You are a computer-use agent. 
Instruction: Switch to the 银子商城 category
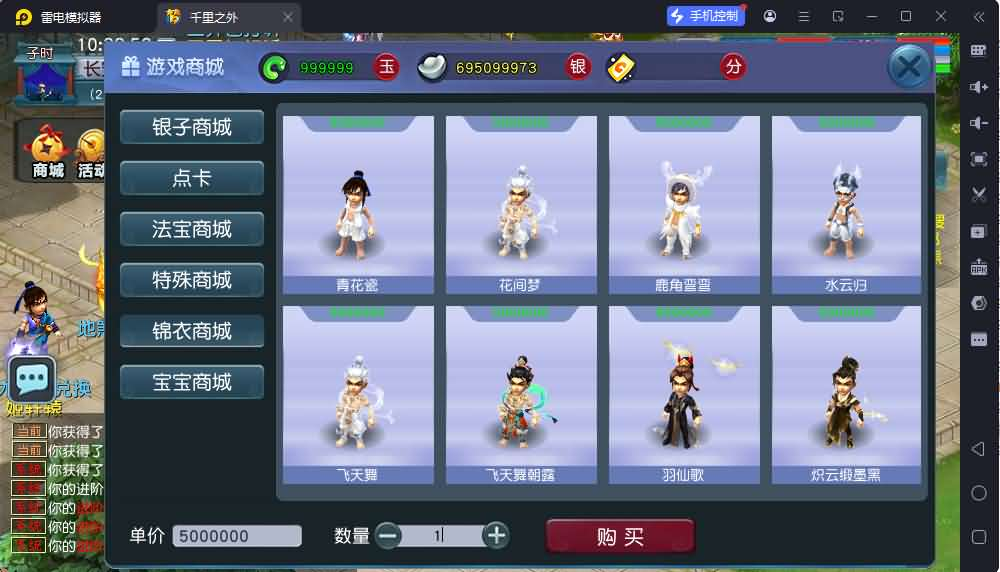[192, 127]
